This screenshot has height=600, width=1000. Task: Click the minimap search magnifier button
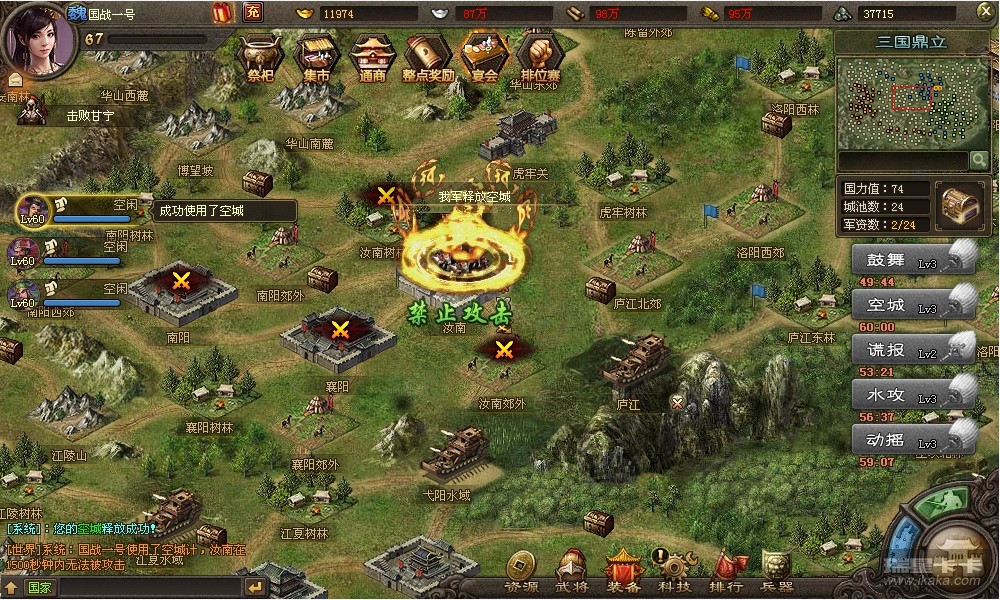point(978,160)
